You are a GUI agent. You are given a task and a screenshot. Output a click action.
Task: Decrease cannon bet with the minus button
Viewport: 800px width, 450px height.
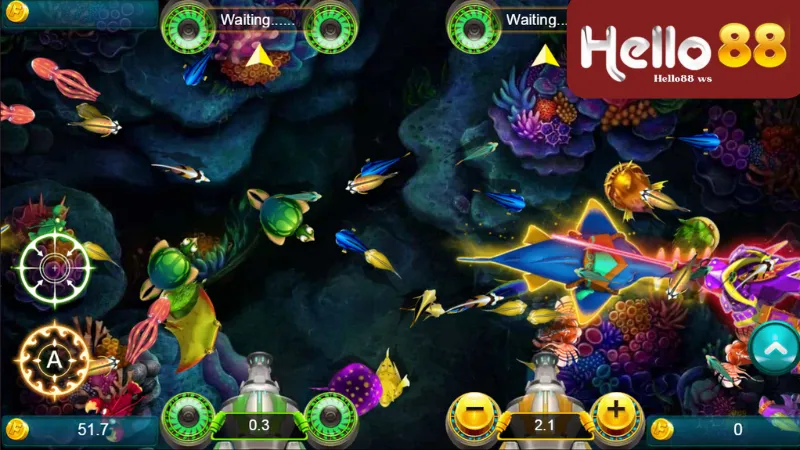pyautogui.click(x=469, y=414)
